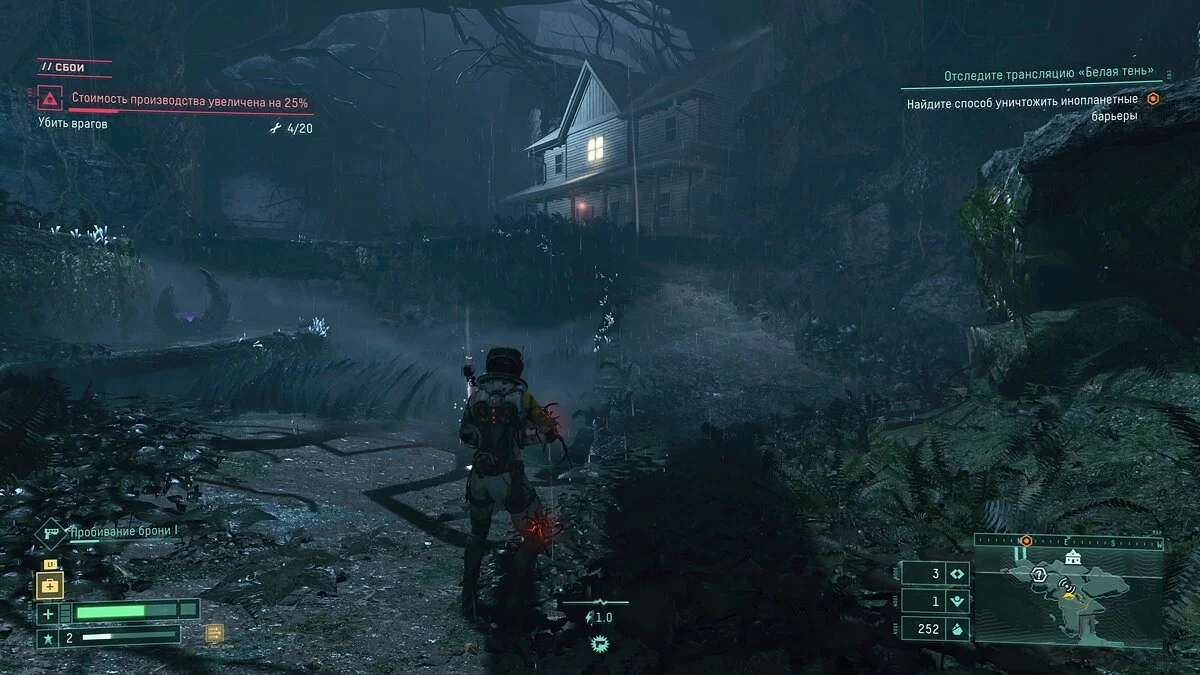The width and height of the screenshot is (1200, 675).
Task: Select the yellow ammo-type icon beside proficiency bar
Action: (x=213, y=632)
